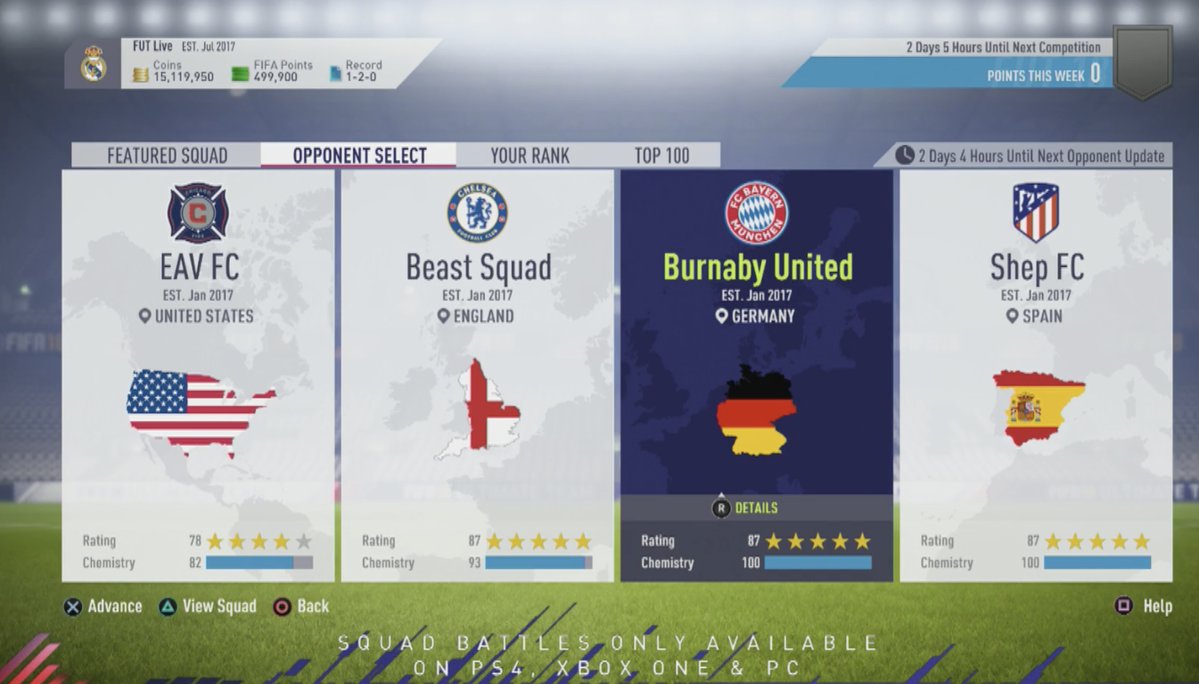1199x684 pixels.
Task: Select the Opponent Select tab
Action: (359, 156)
